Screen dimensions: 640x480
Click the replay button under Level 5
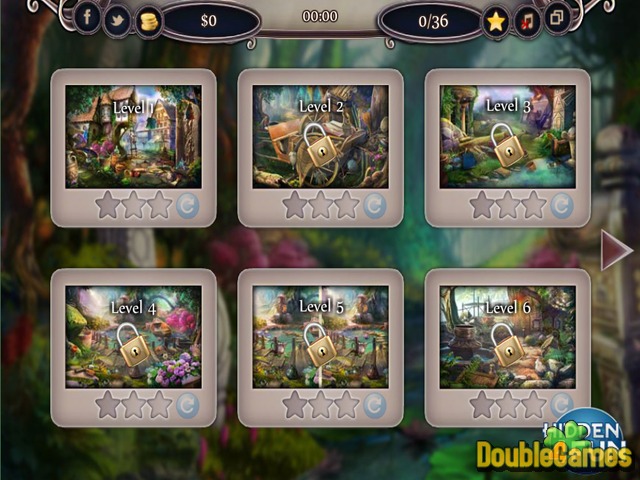click(374, 405)
